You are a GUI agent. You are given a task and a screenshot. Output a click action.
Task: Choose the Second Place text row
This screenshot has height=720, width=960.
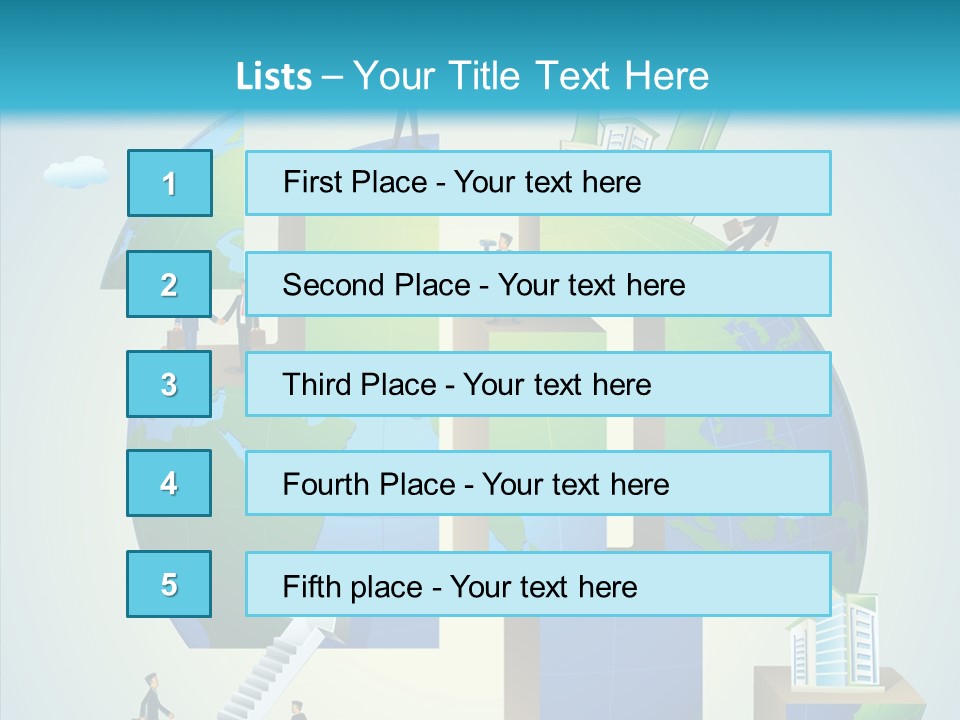click(538, 284)
